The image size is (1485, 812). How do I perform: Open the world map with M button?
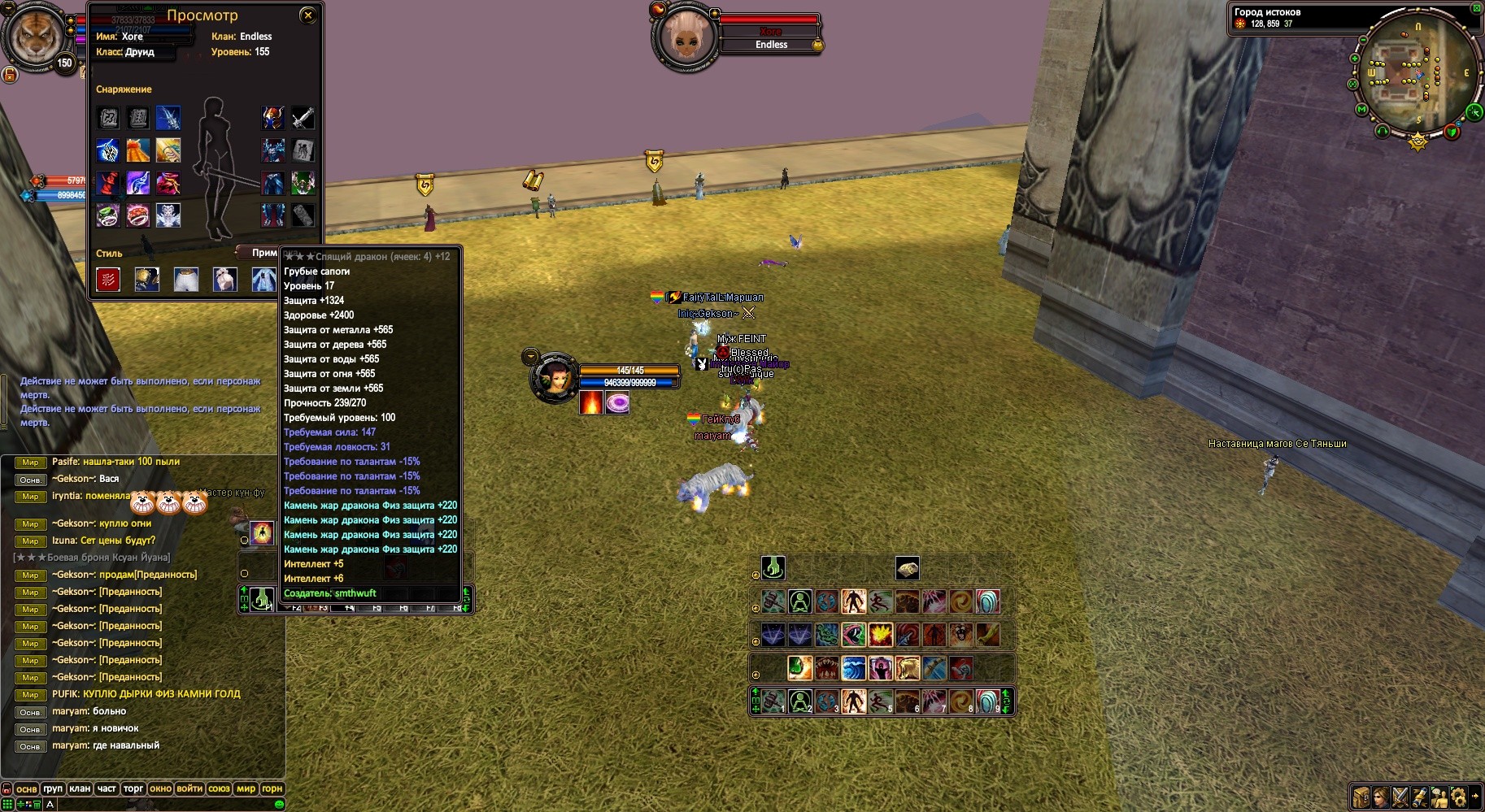1361,109
